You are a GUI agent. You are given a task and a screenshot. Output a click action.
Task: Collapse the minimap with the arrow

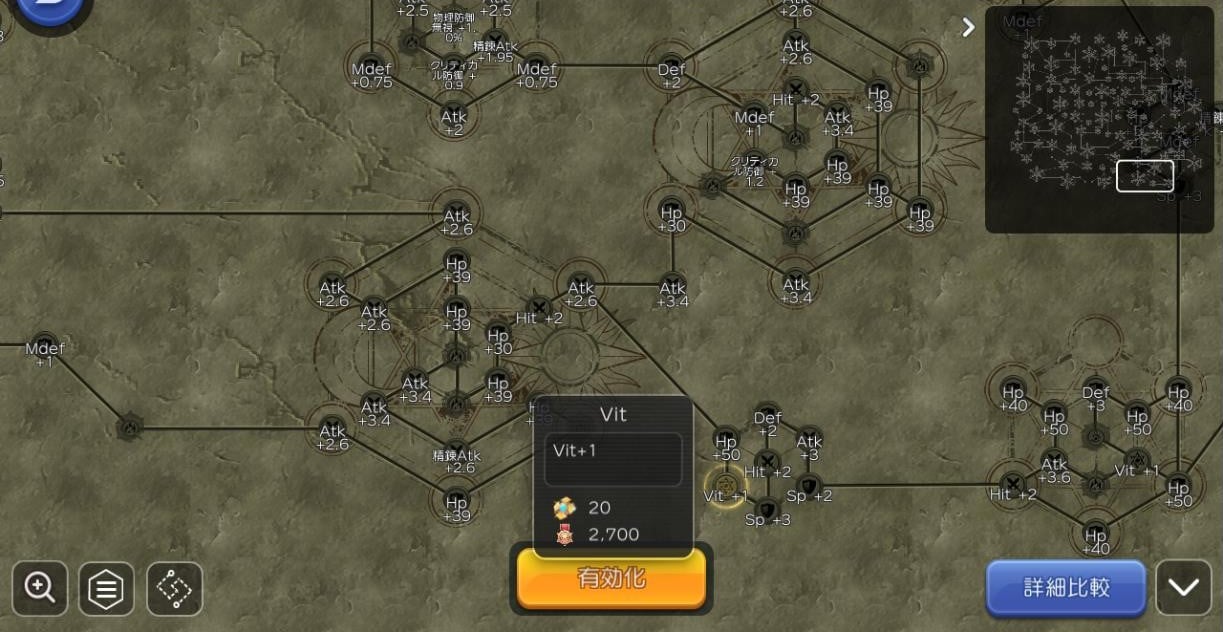coord(967,27)
